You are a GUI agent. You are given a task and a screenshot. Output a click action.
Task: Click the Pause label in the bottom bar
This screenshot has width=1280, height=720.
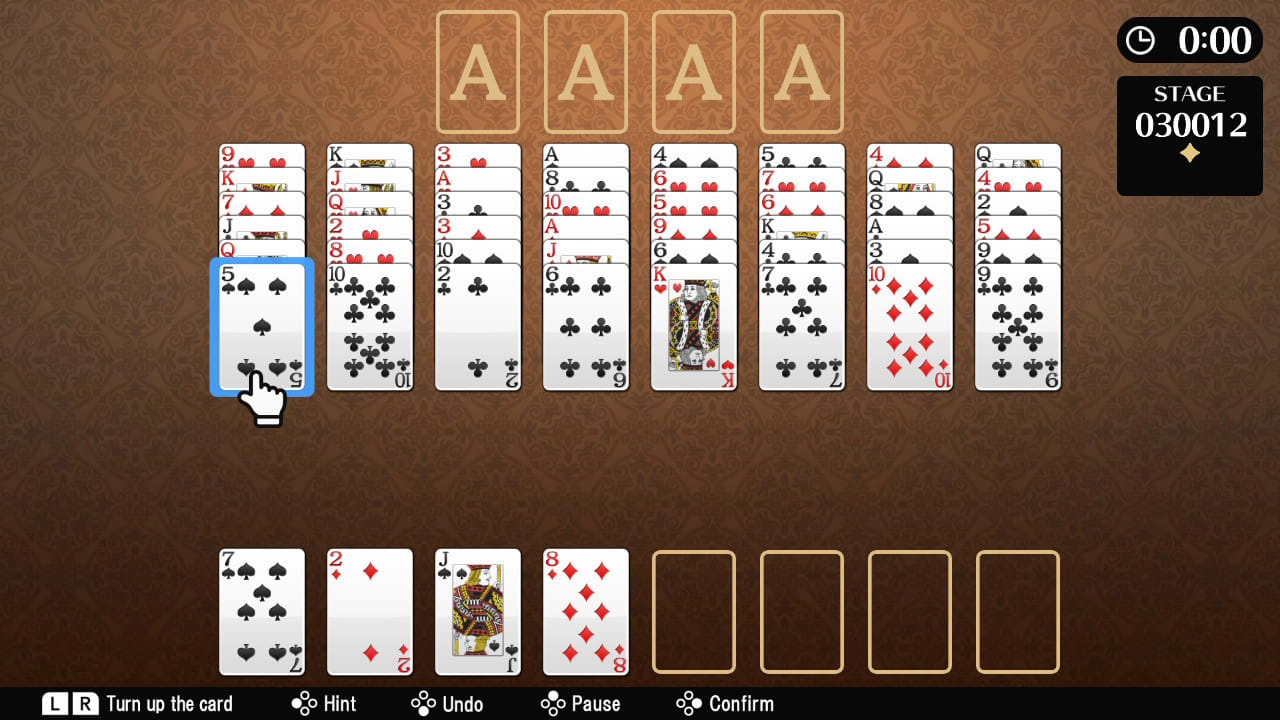click(x=597, y=703)
